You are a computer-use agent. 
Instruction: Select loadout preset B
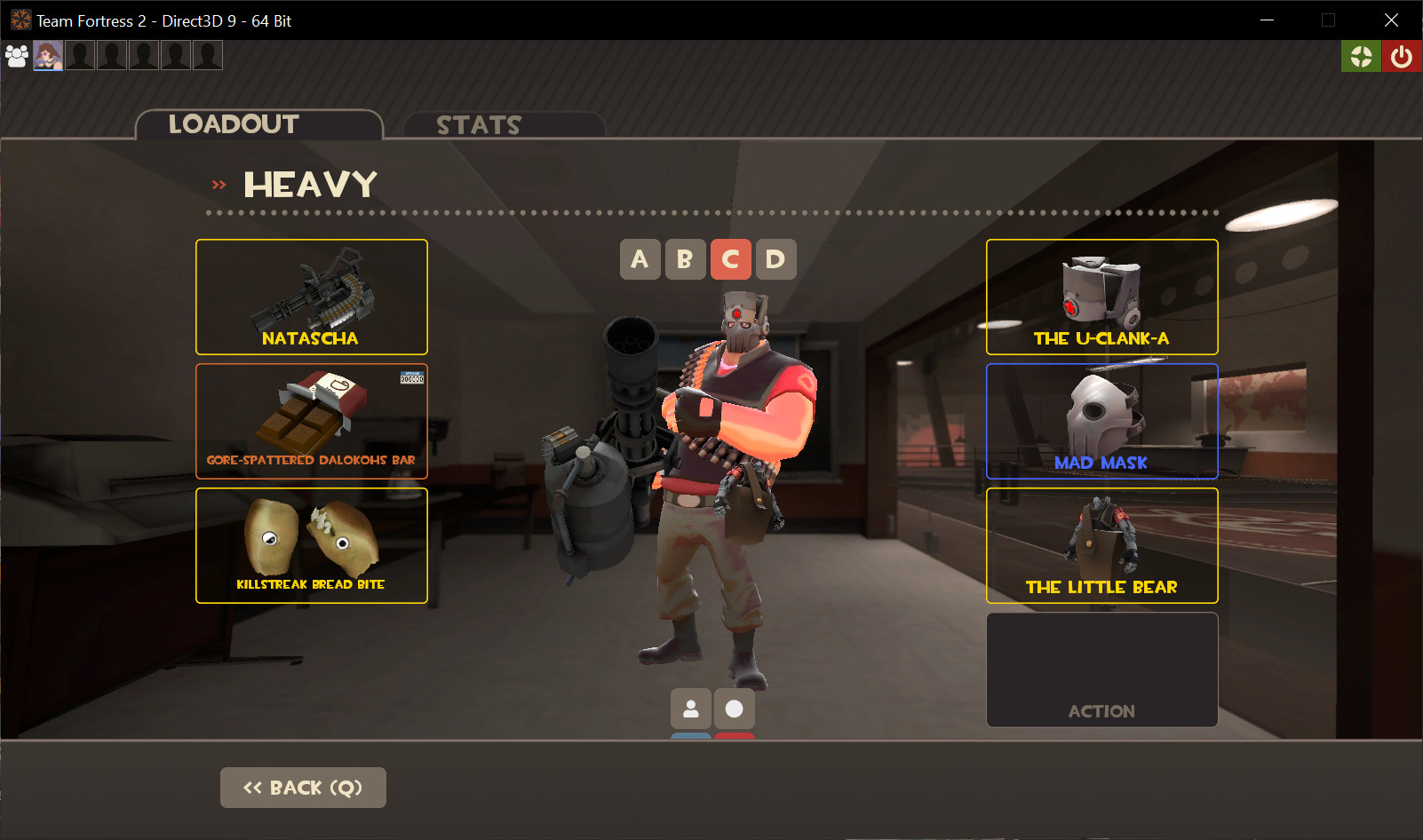[685, 259]
